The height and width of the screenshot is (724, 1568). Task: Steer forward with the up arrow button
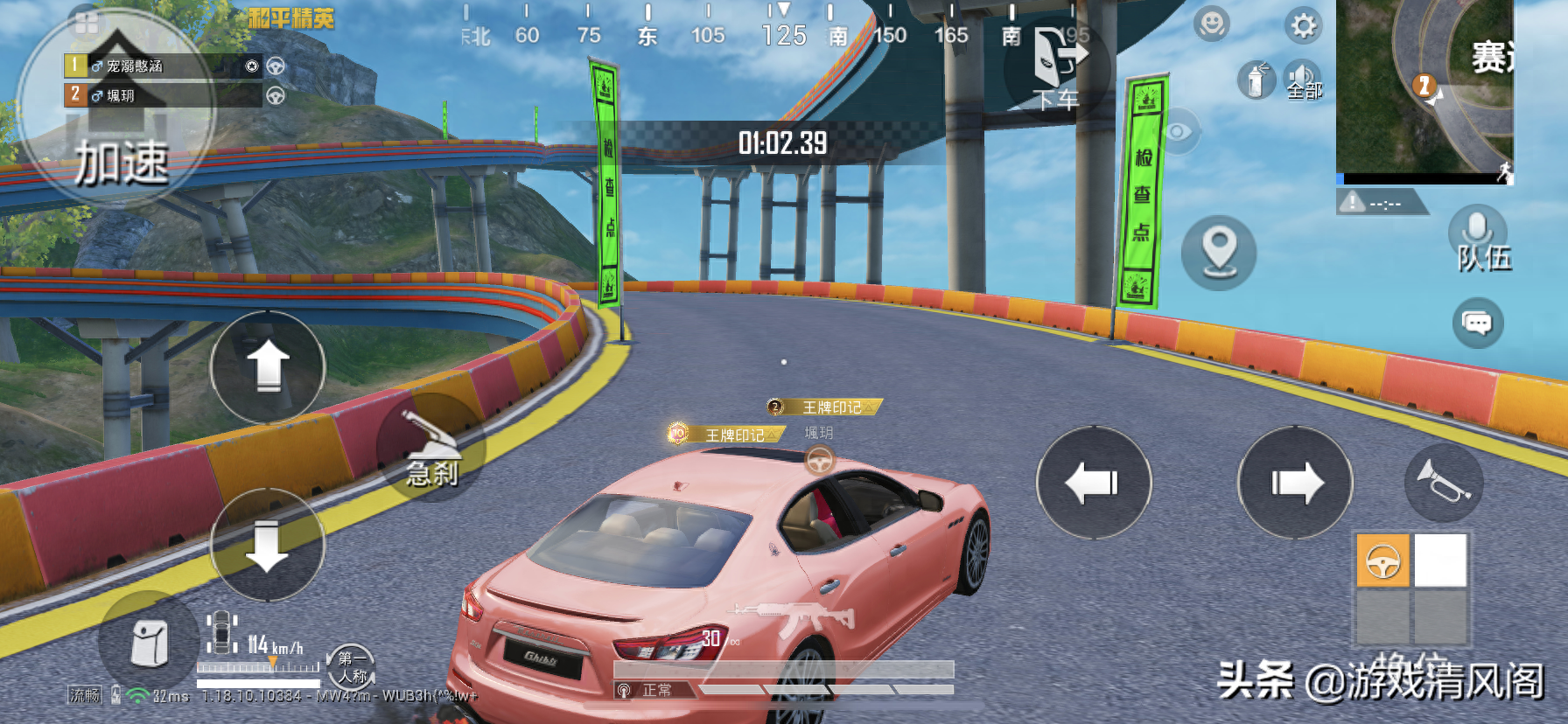coord(268,366)
